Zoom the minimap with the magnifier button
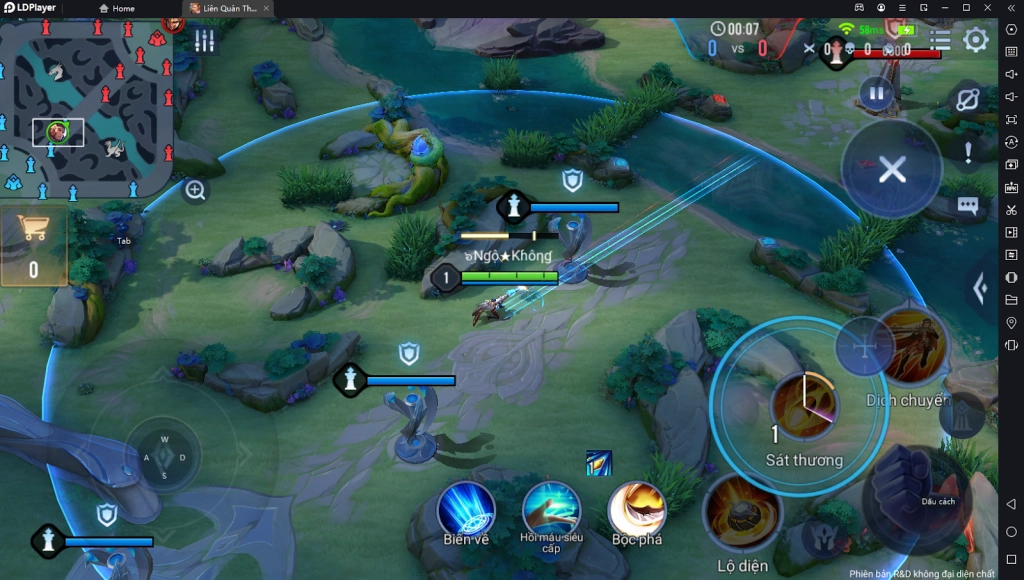This screenshot has height=580, width=1024. coord(195,190)
